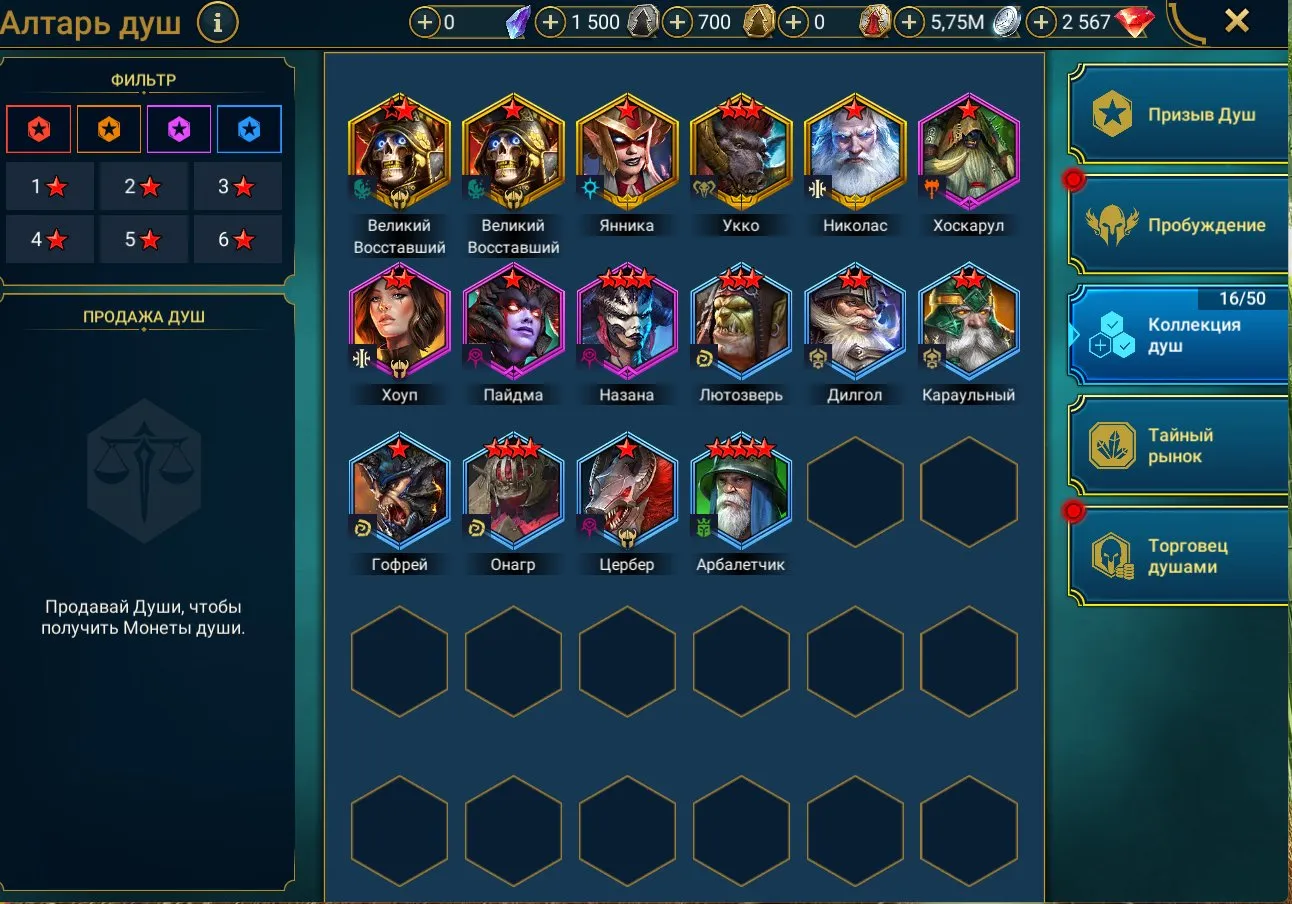1292x904 pixels.
Task: Open the Altar of Souls info icon
Action: pos(217,22)
